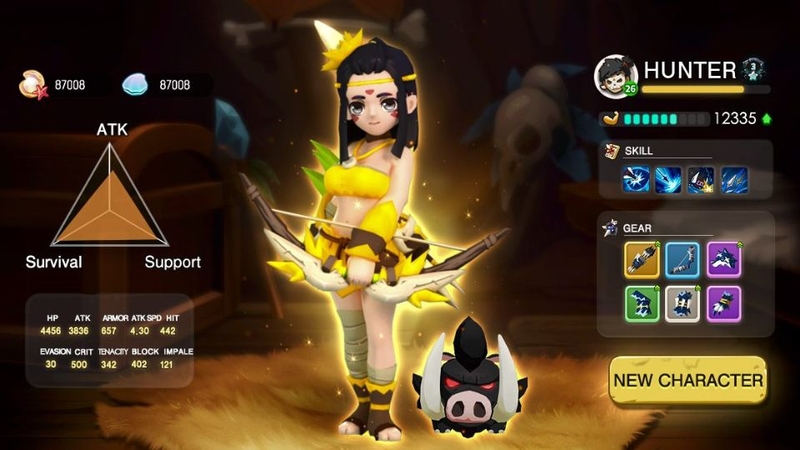Pick the grey-framed armor gear slot

click(x=683, y=303)
